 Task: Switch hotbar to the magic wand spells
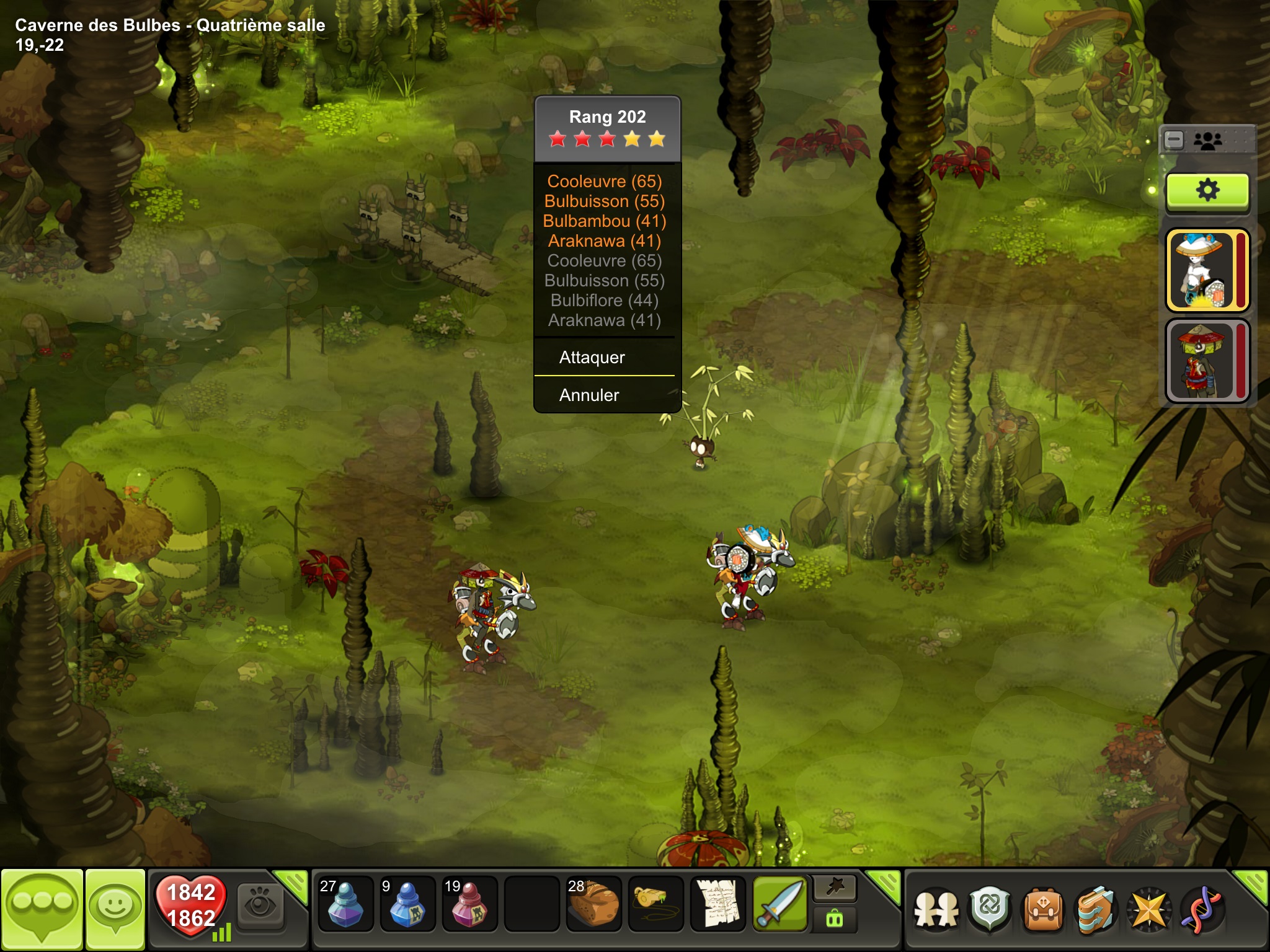[835, 888]
